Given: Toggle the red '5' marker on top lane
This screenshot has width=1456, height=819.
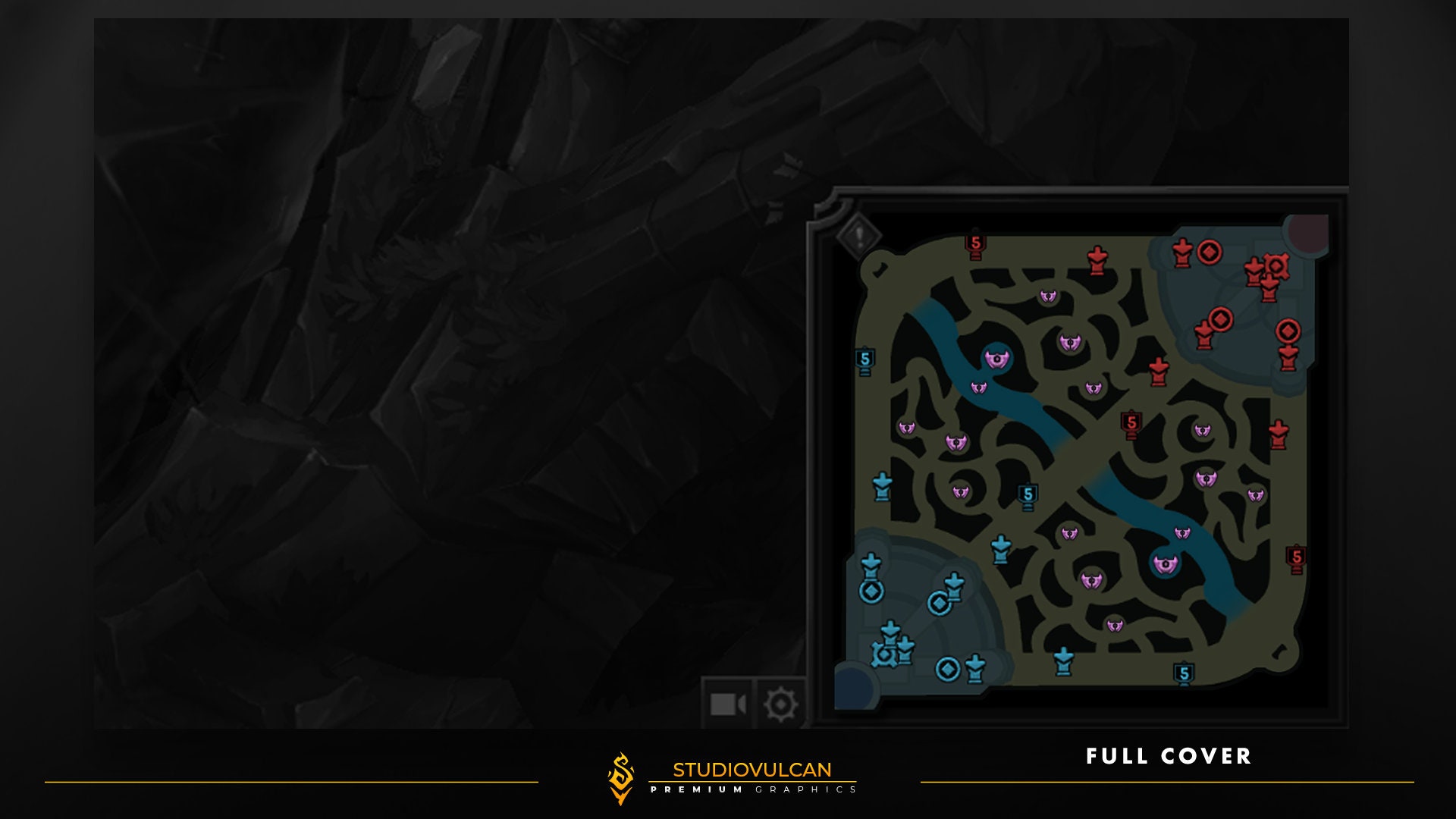Looking at the screenshot, I should 975,244.
